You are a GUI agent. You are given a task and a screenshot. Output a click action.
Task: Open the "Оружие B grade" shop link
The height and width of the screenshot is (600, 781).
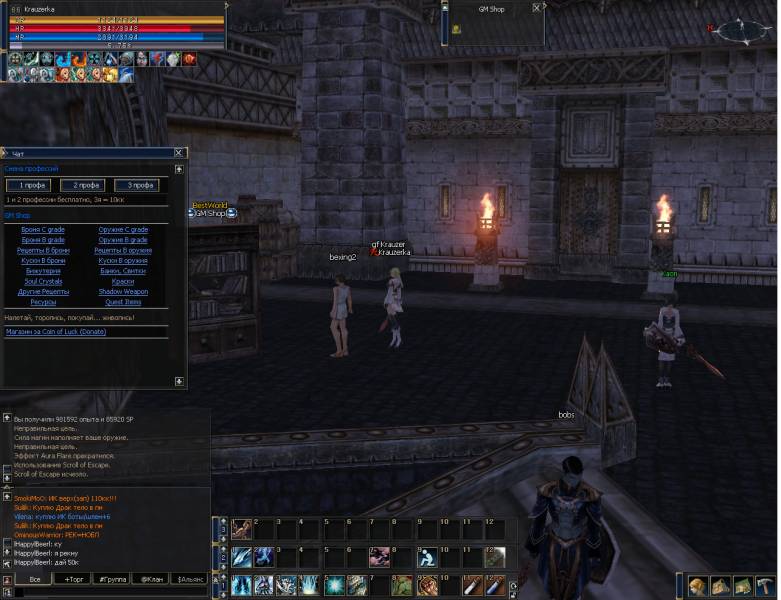point(123,240)
